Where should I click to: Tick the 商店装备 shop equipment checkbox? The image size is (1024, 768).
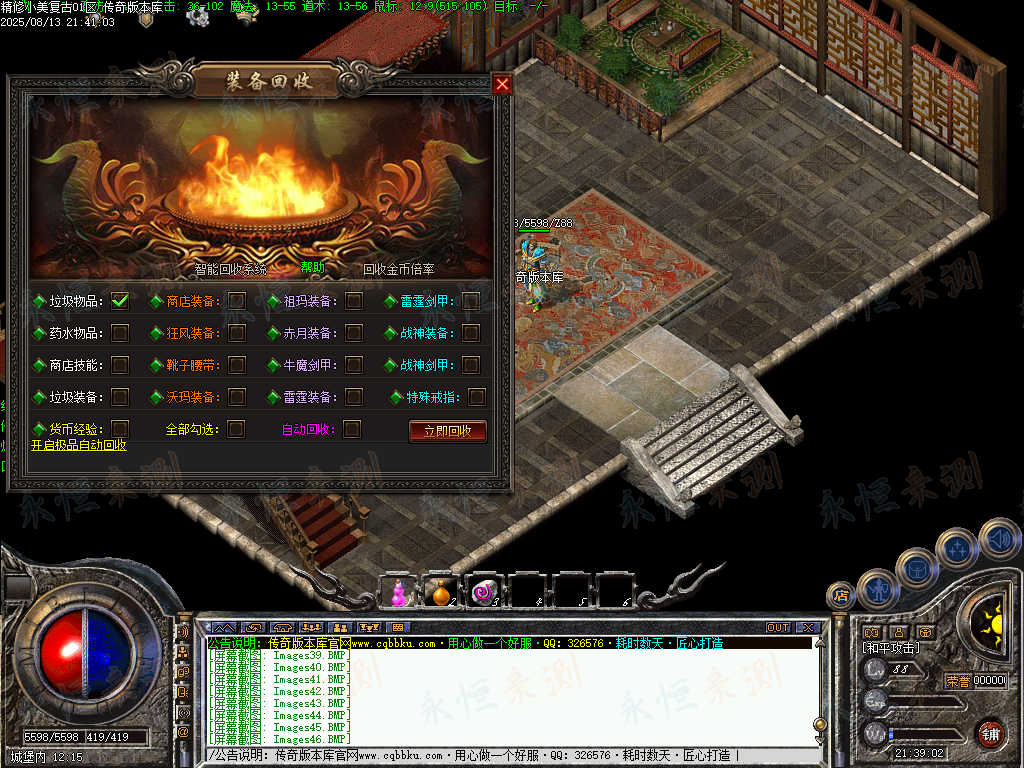pos(237,301)
